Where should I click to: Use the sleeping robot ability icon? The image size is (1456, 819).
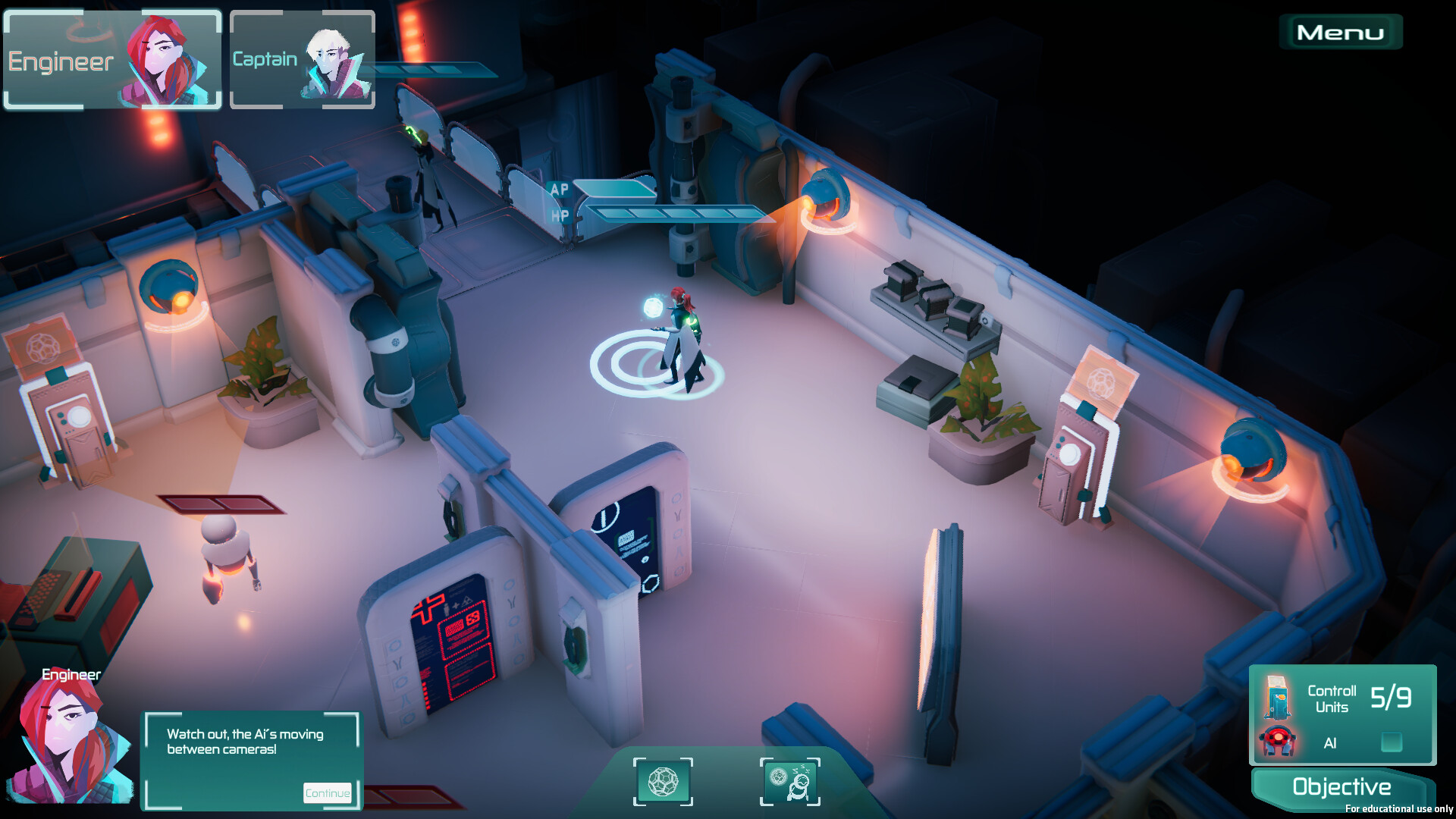point(789,782)
